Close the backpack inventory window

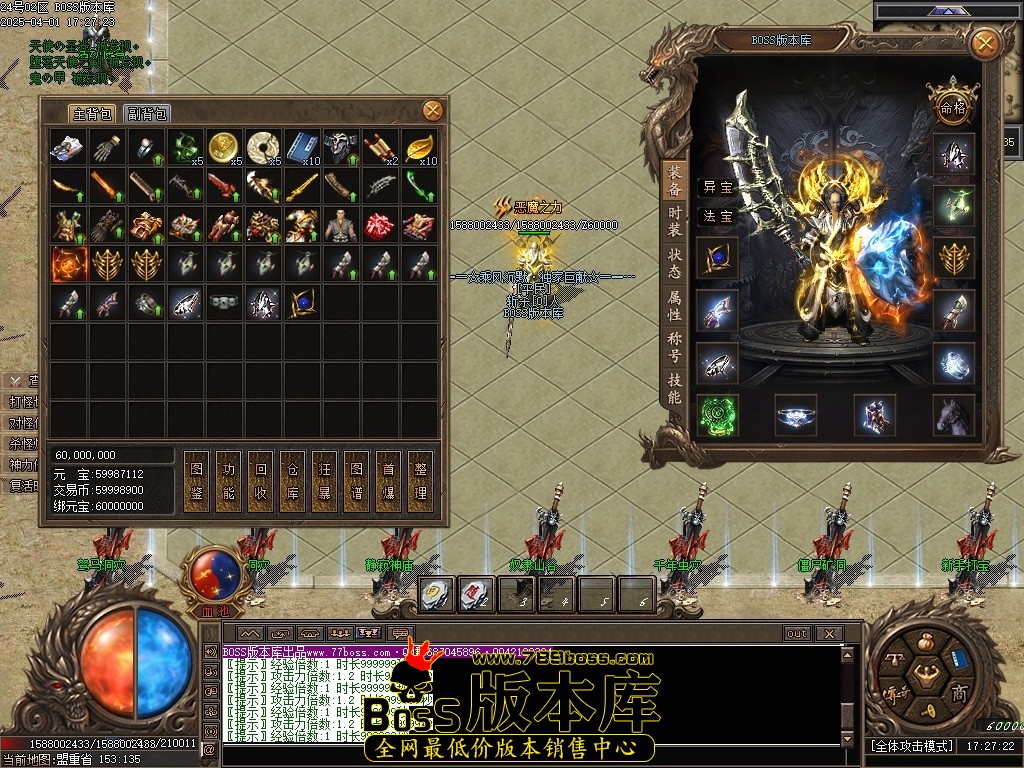432,110
